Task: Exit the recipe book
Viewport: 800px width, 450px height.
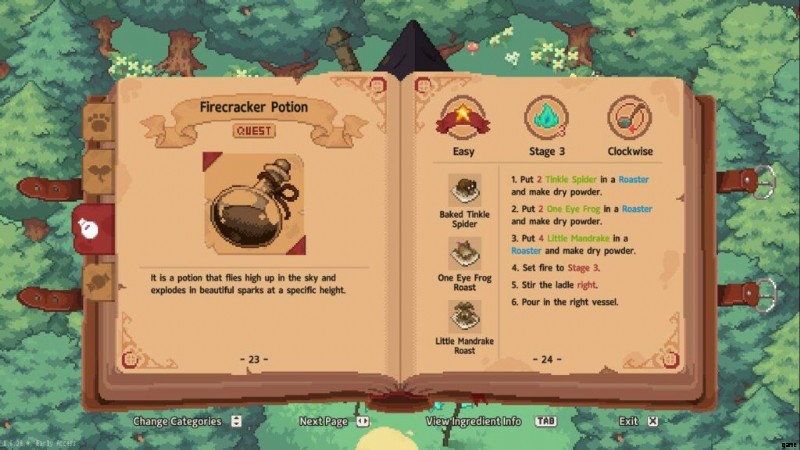Action: (x=628, y=421)
